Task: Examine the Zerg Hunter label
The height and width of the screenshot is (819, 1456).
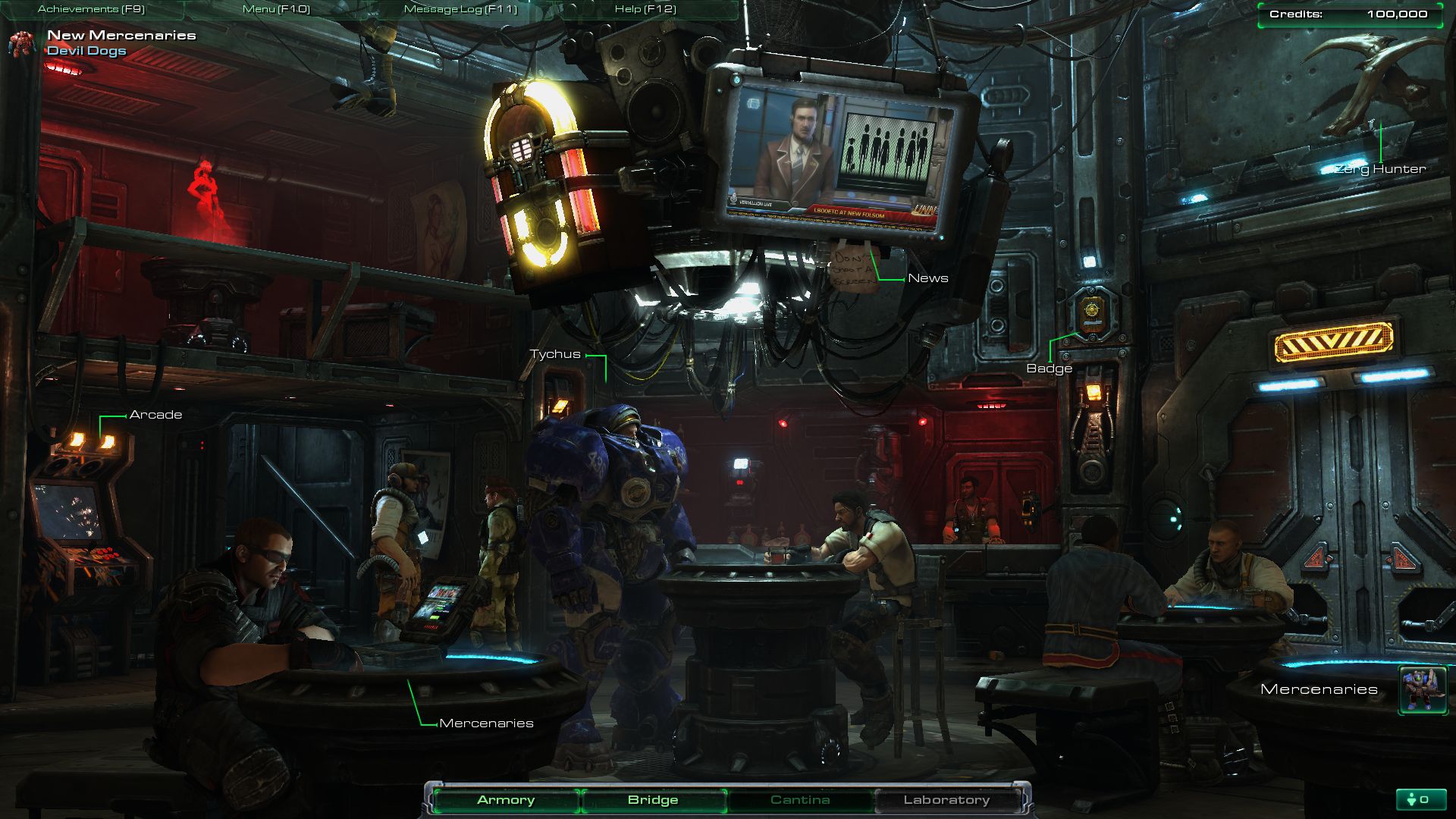Action: coord(1380,169)
